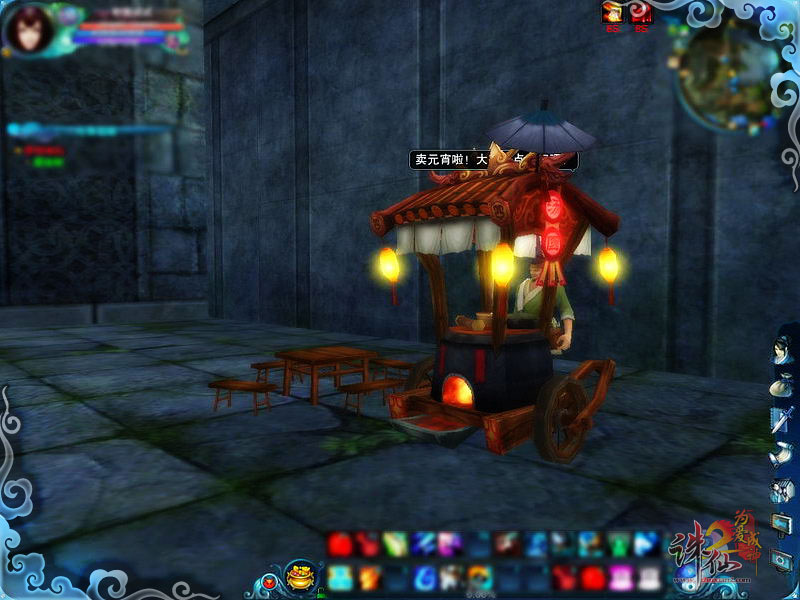The width and height of the screenshot is (800, 600).
Task: Select the orange flame buff icon
Action: (x=612, y=13)
